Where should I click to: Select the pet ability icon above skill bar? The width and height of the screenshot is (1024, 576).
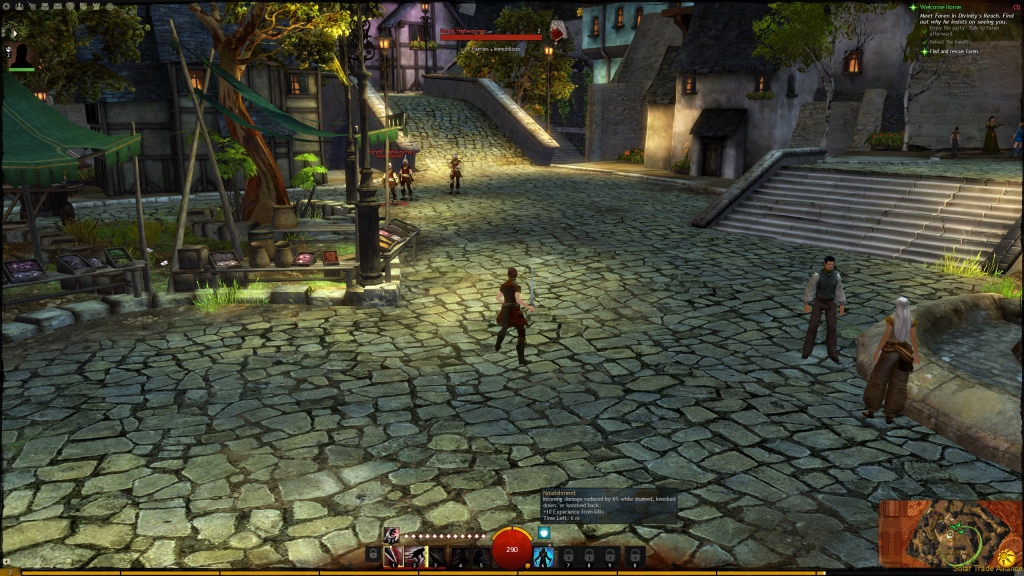point(391,534)
